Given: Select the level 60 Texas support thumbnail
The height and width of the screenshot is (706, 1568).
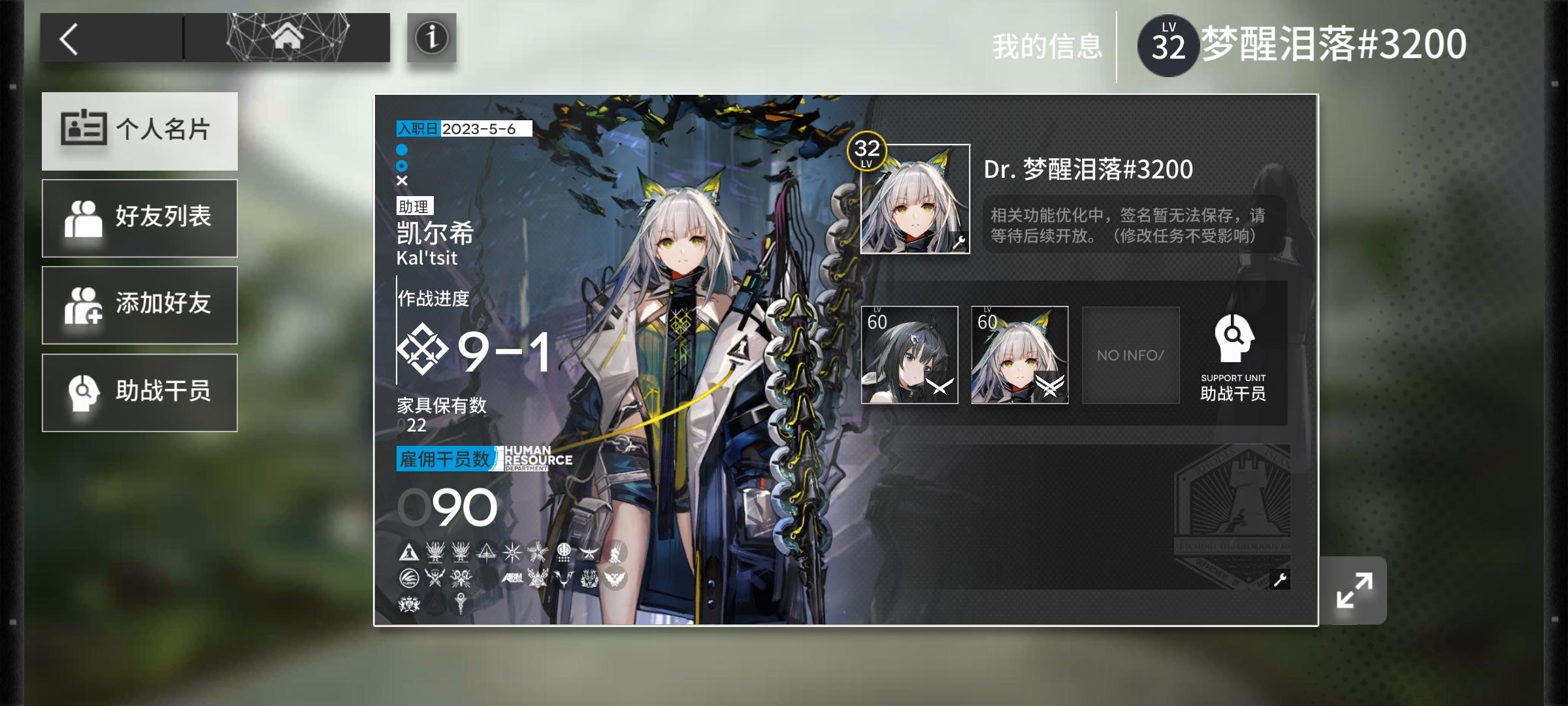Looking at the screenshot, I should [909, 355].
